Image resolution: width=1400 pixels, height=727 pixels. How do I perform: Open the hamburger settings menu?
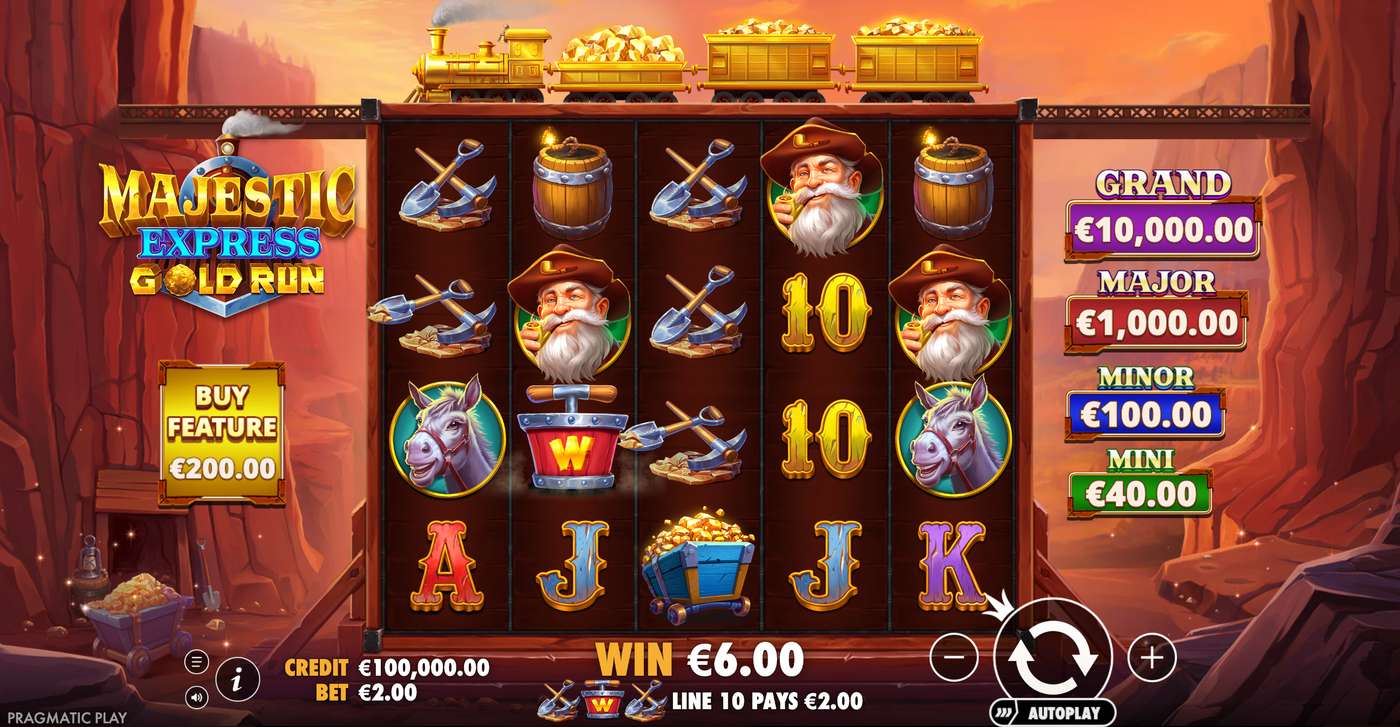point(198,659)
